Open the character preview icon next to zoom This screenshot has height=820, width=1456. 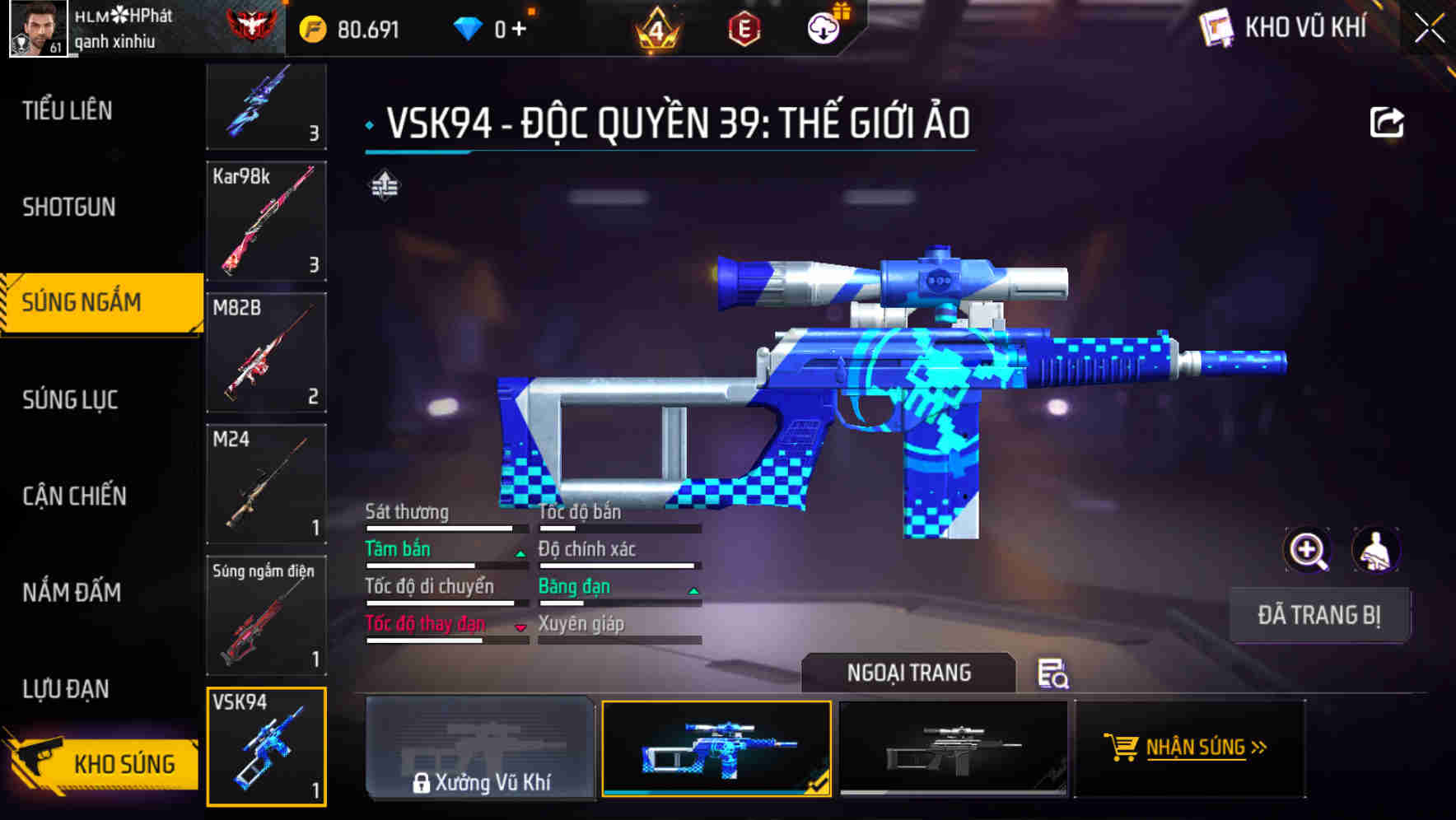click(x=1378, y=550)
